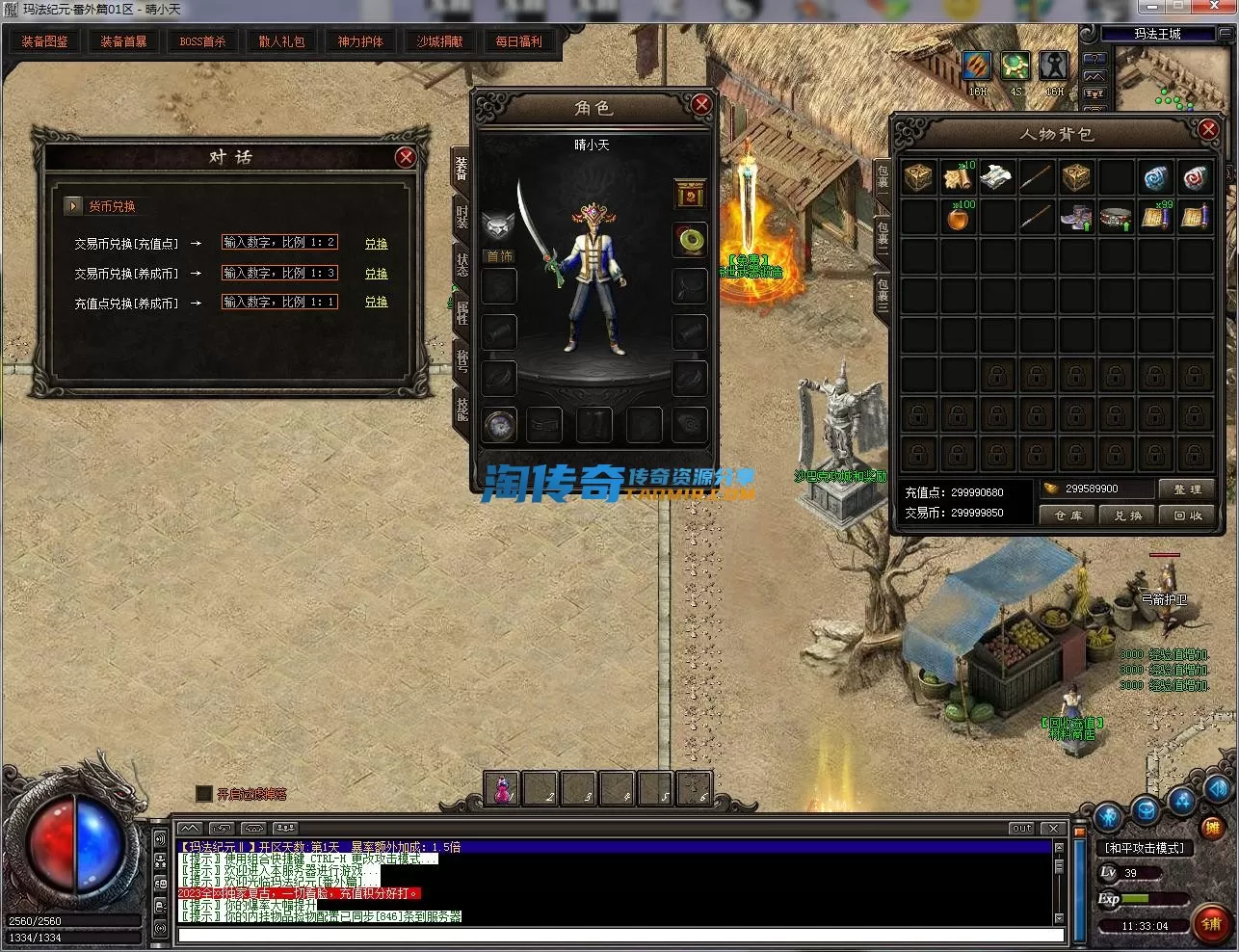Close the 人物背包 inventory window

coord(1208,129)
